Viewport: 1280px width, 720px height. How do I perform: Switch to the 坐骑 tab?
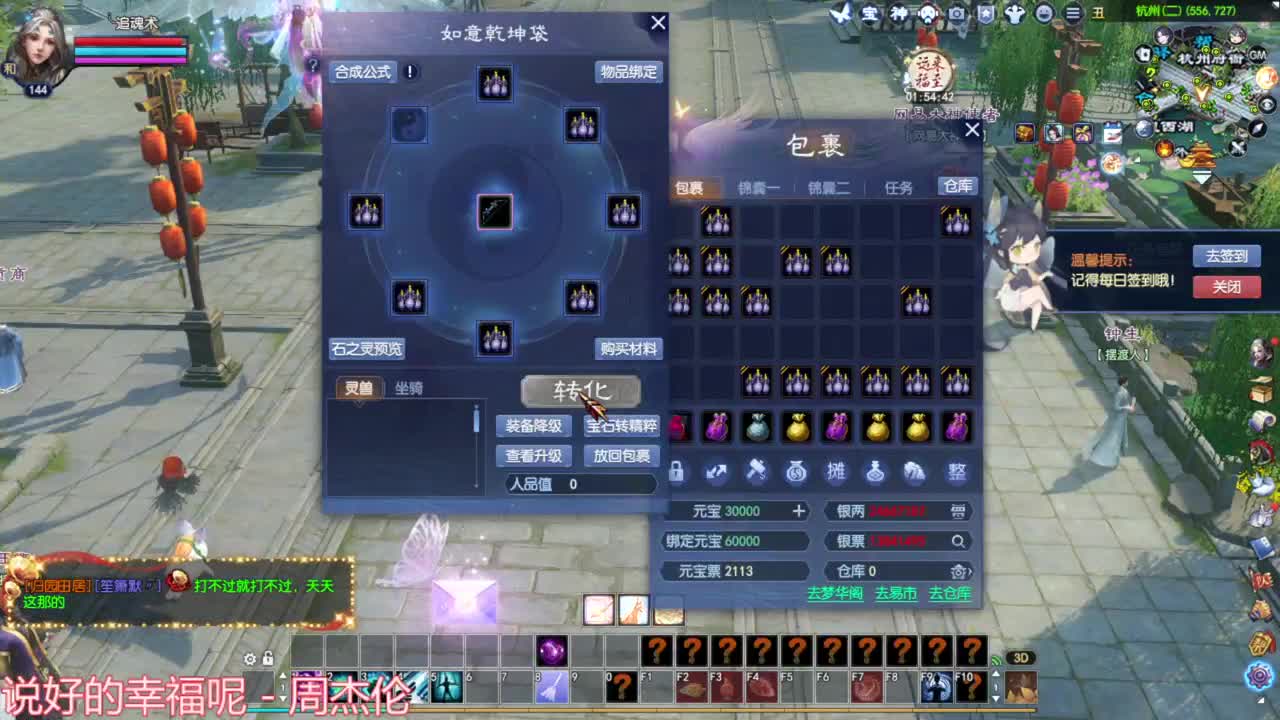point(408,388)
